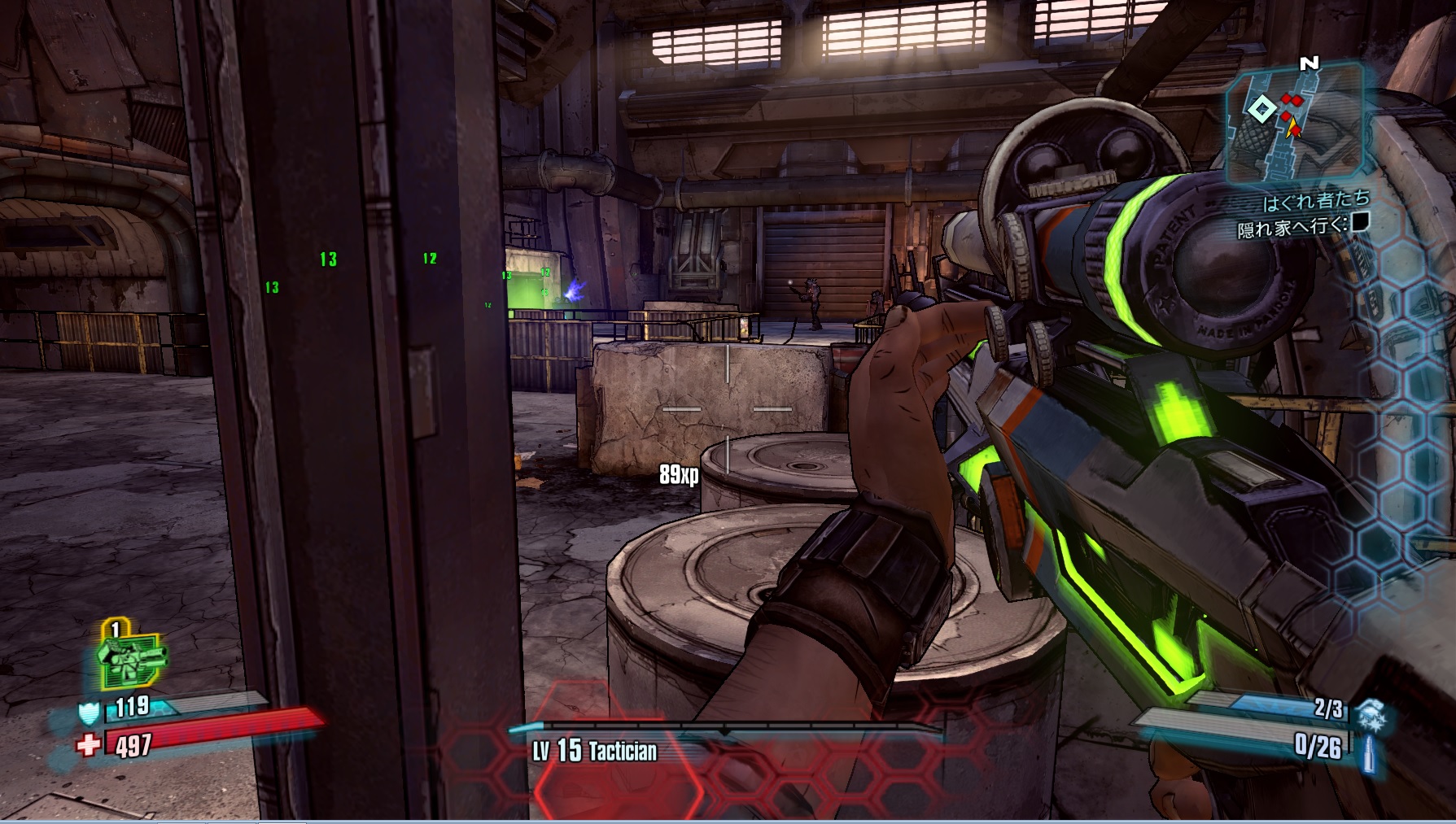The width and height of the screenshot is (1456, 824).
Task: Click the diamond objective marker on minimap
Action: [x=1261, y=109]
